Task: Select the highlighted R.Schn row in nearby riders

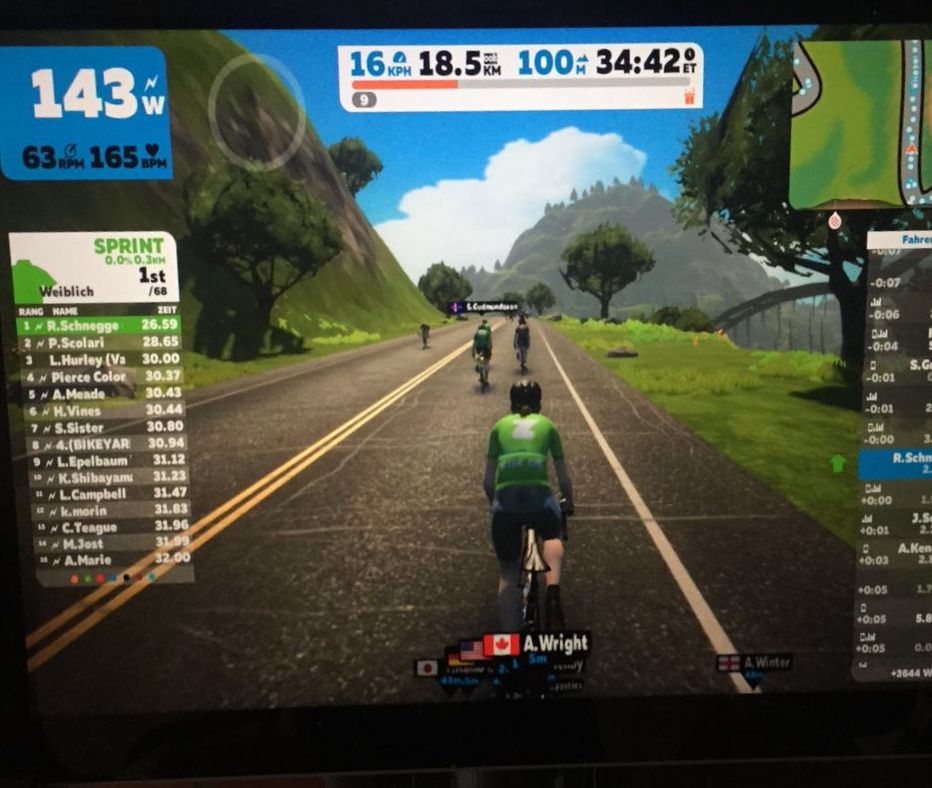Action: click(x=895, y=462)
